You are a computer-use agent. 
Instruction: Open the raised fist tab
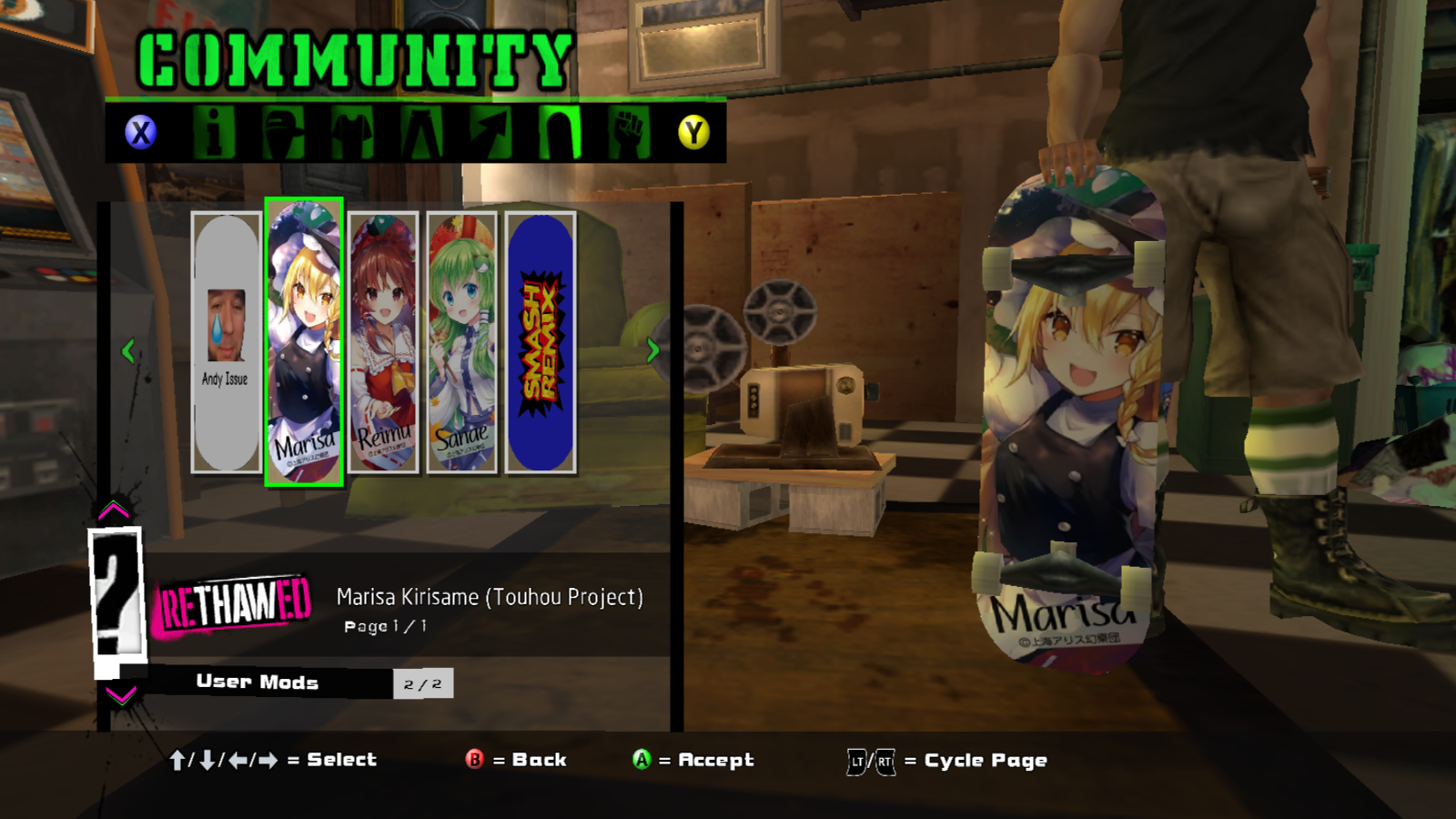pos(629,133)
